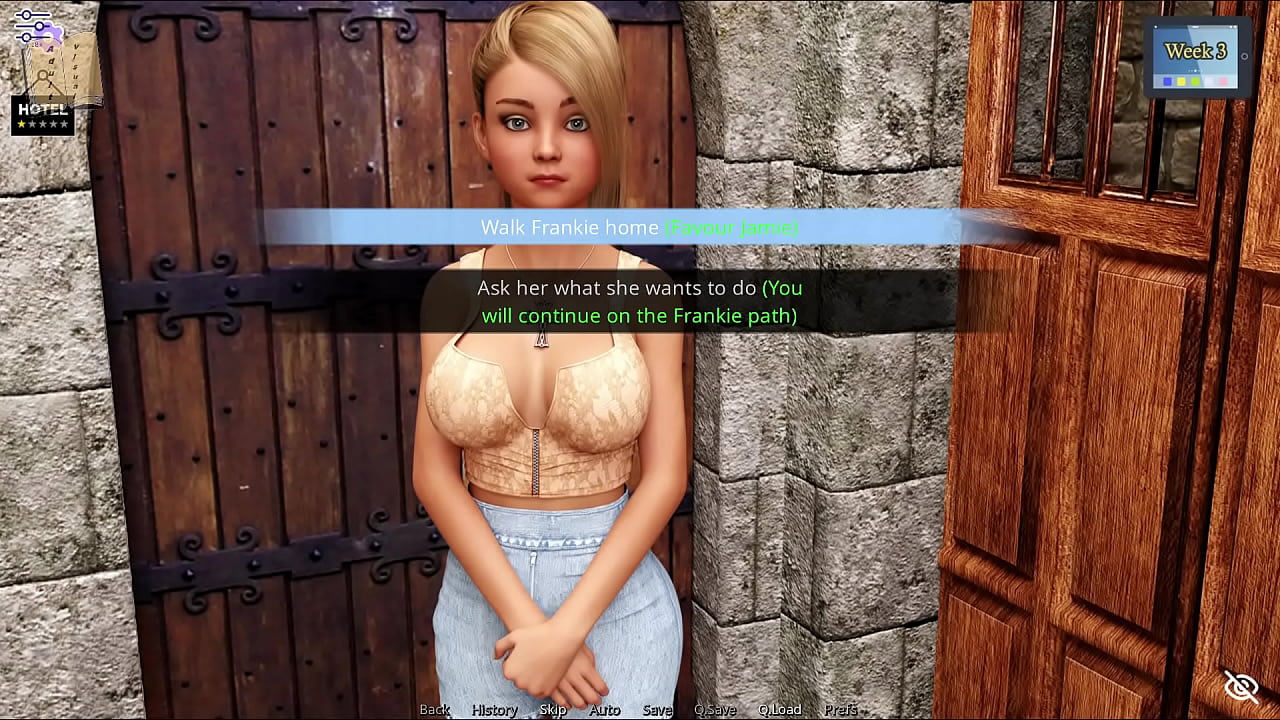Open the Week 3 tablet
This screenshot has width=1280, height=720.
[x=1196, y=57]
